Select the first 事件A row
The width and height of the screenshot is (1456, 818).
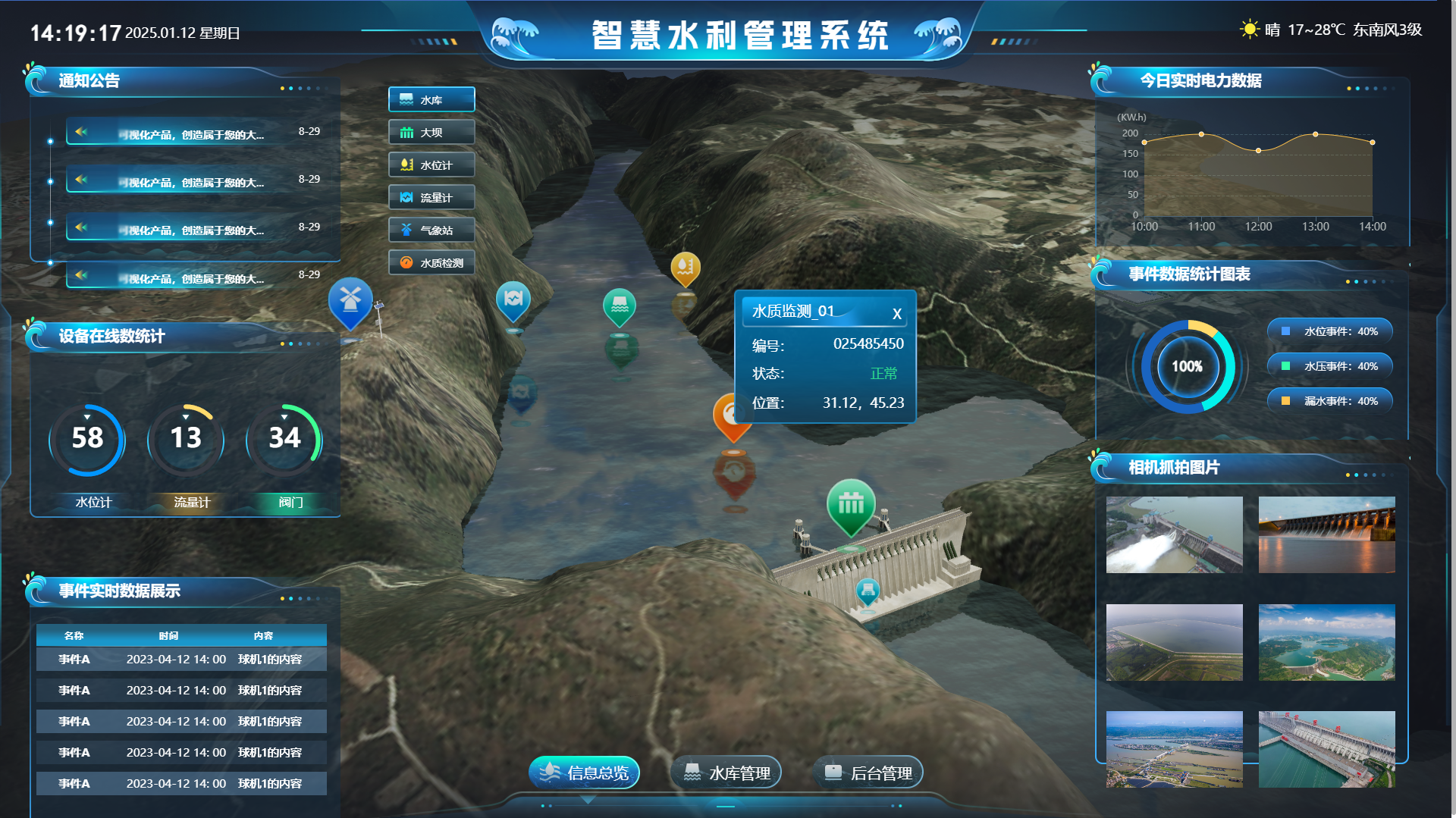[181, 659]
